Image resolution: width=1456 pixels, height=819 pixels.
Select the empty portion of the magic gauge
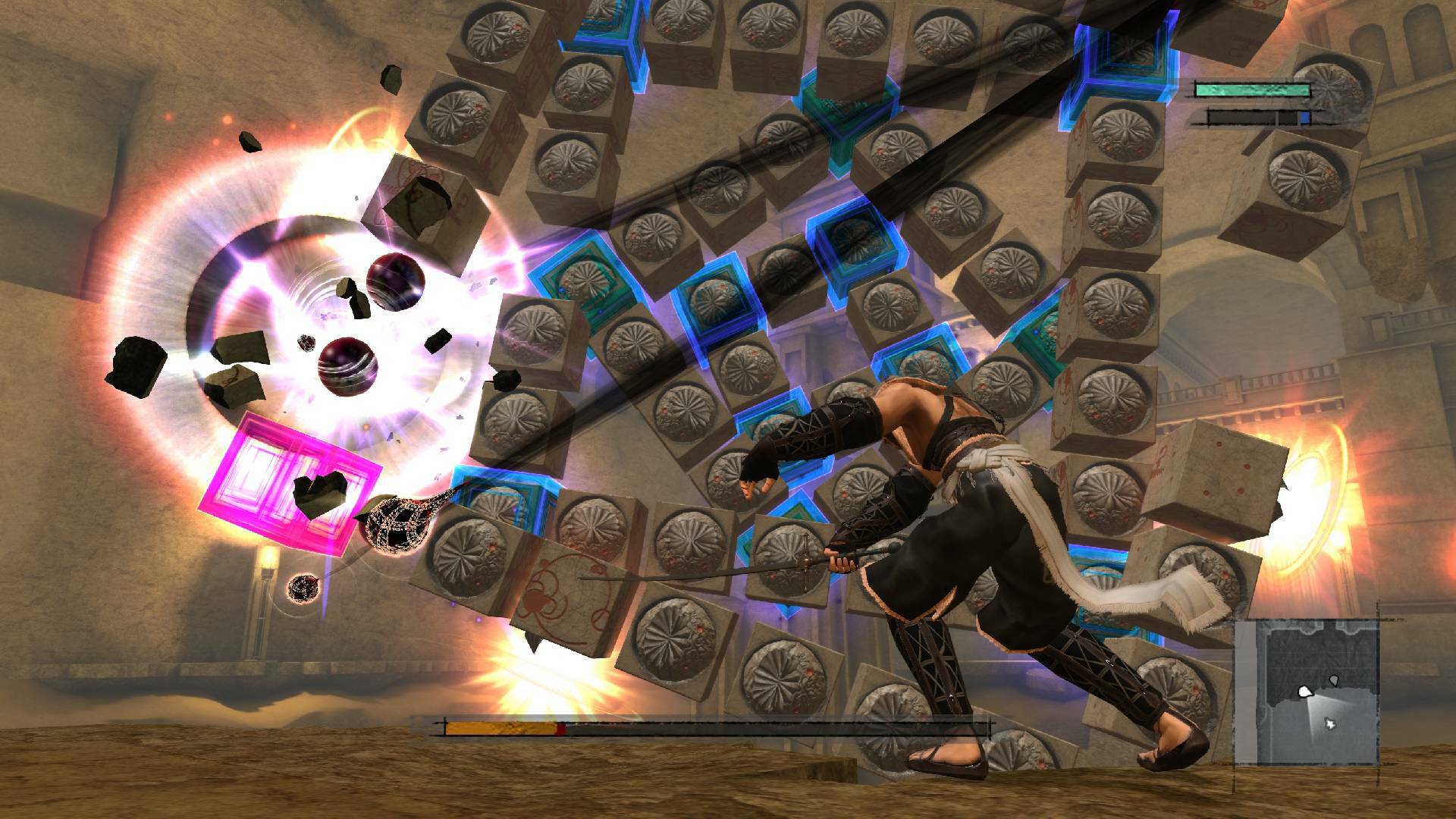1240,117
